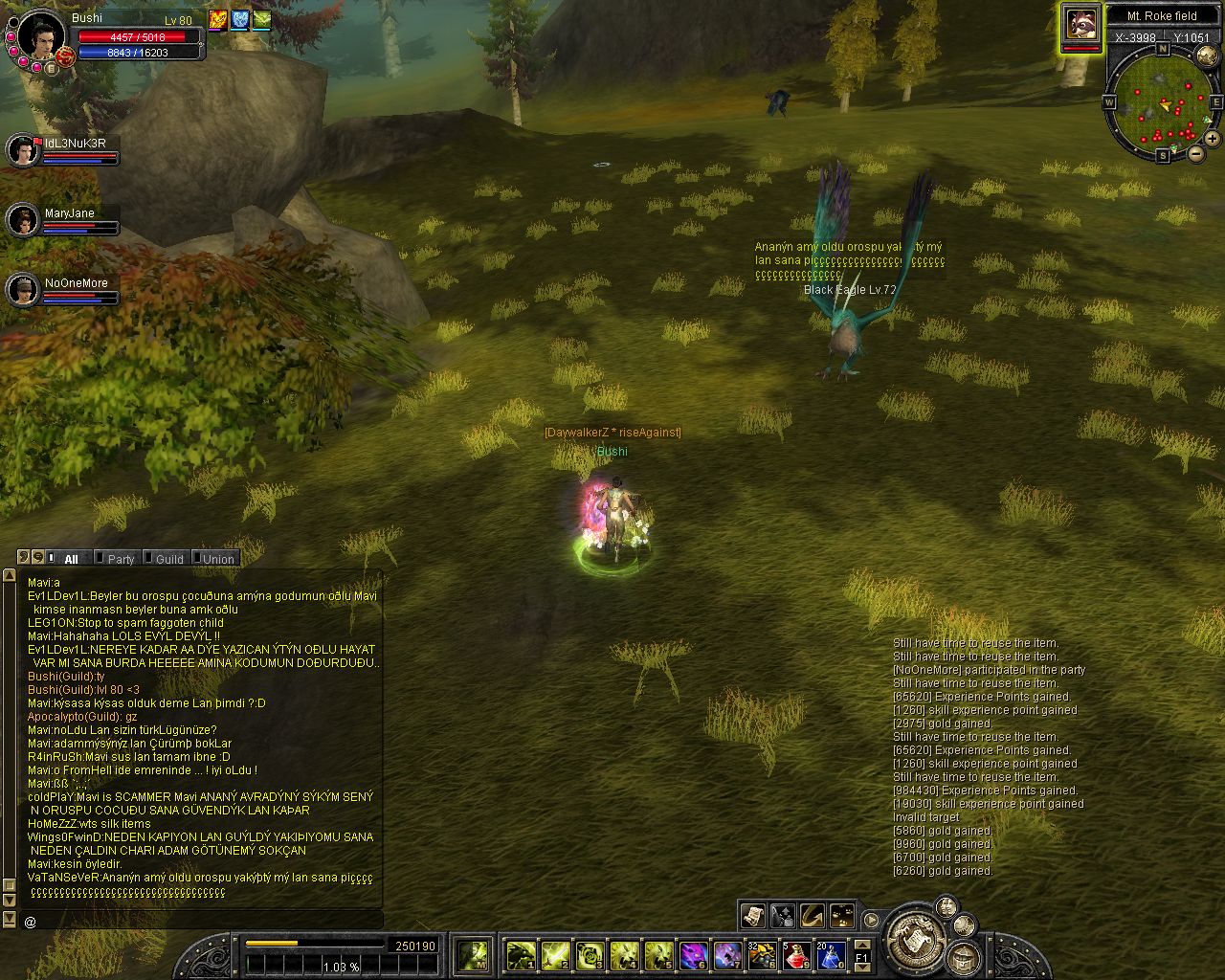Target party member MaryJane
The width and height of the screenshot is (1225, 980).
point(23,220)
